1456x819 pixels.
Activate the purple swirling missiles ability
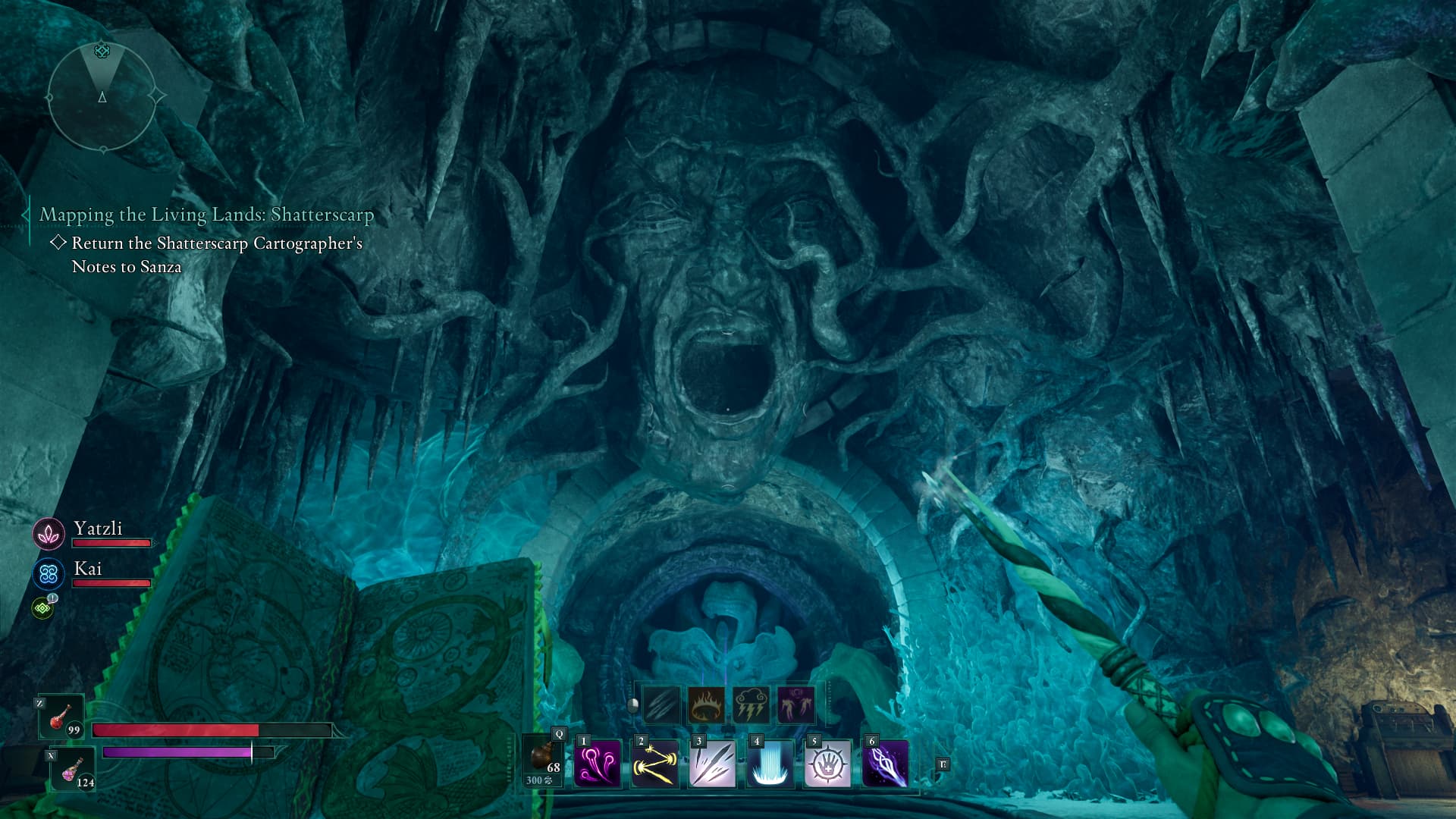[x=597, y=764]
